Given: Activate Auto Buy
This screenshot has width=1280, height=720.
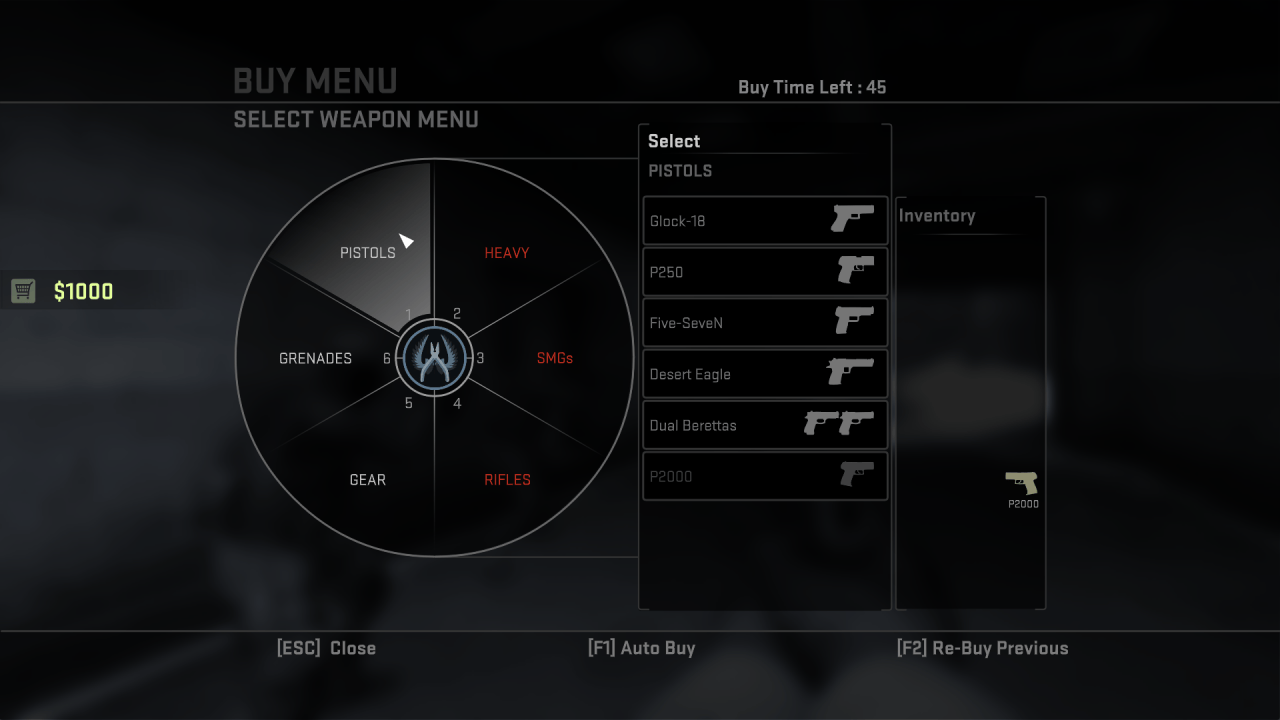Looking at the screenshot, I should (x=642, y=648).
